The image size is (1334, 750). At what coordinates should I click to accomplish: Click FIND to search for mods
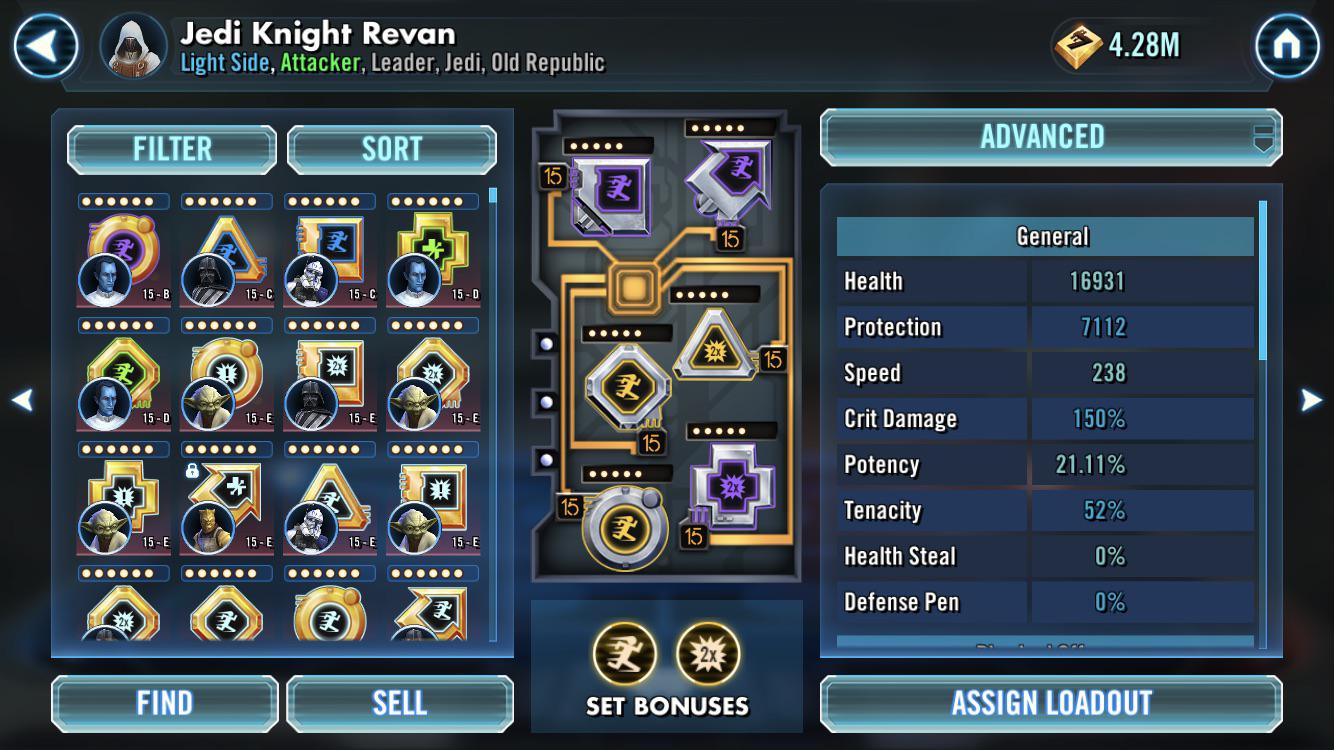163,703
